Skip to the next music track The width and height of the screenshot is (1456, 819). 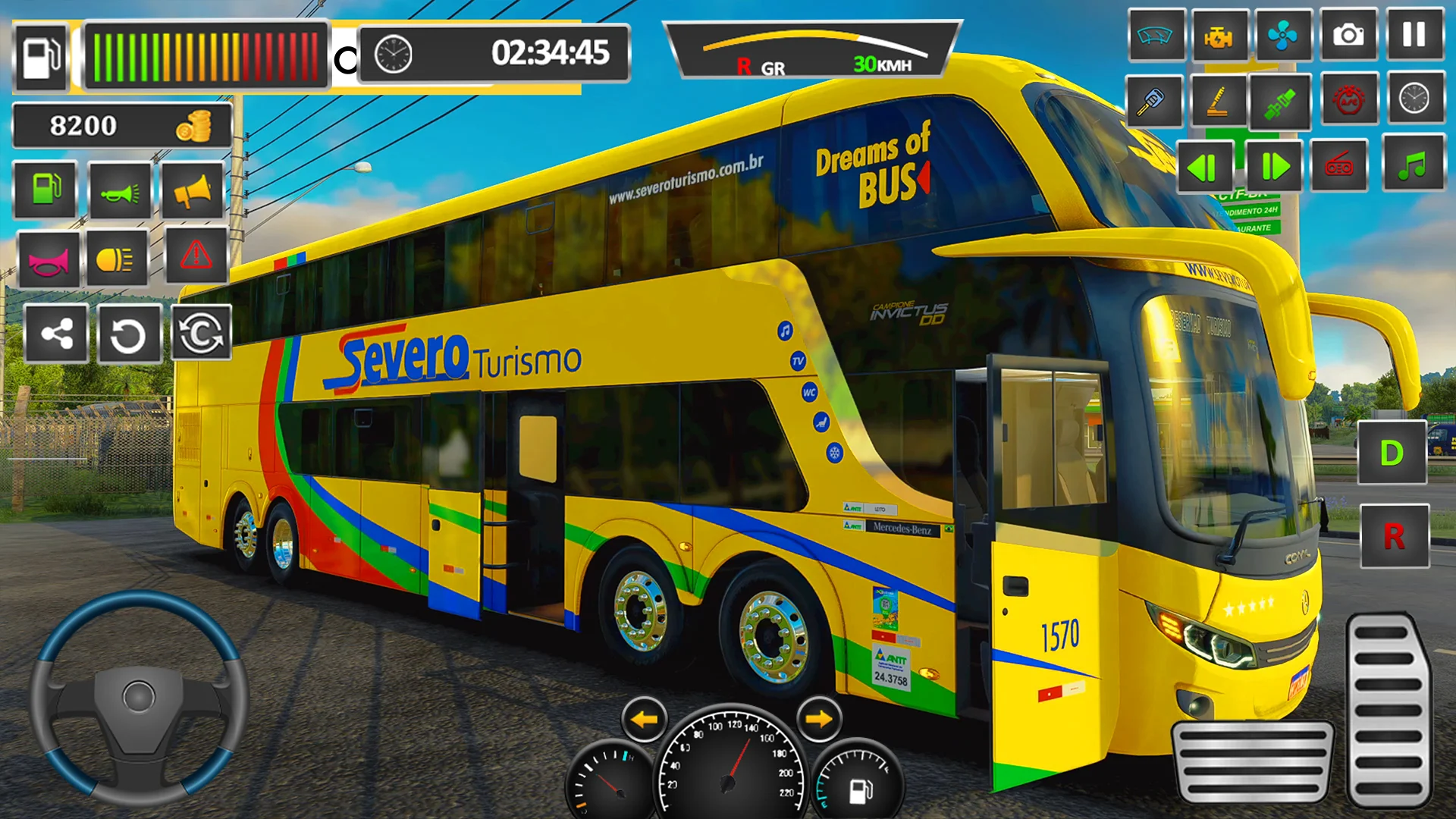1274,166
